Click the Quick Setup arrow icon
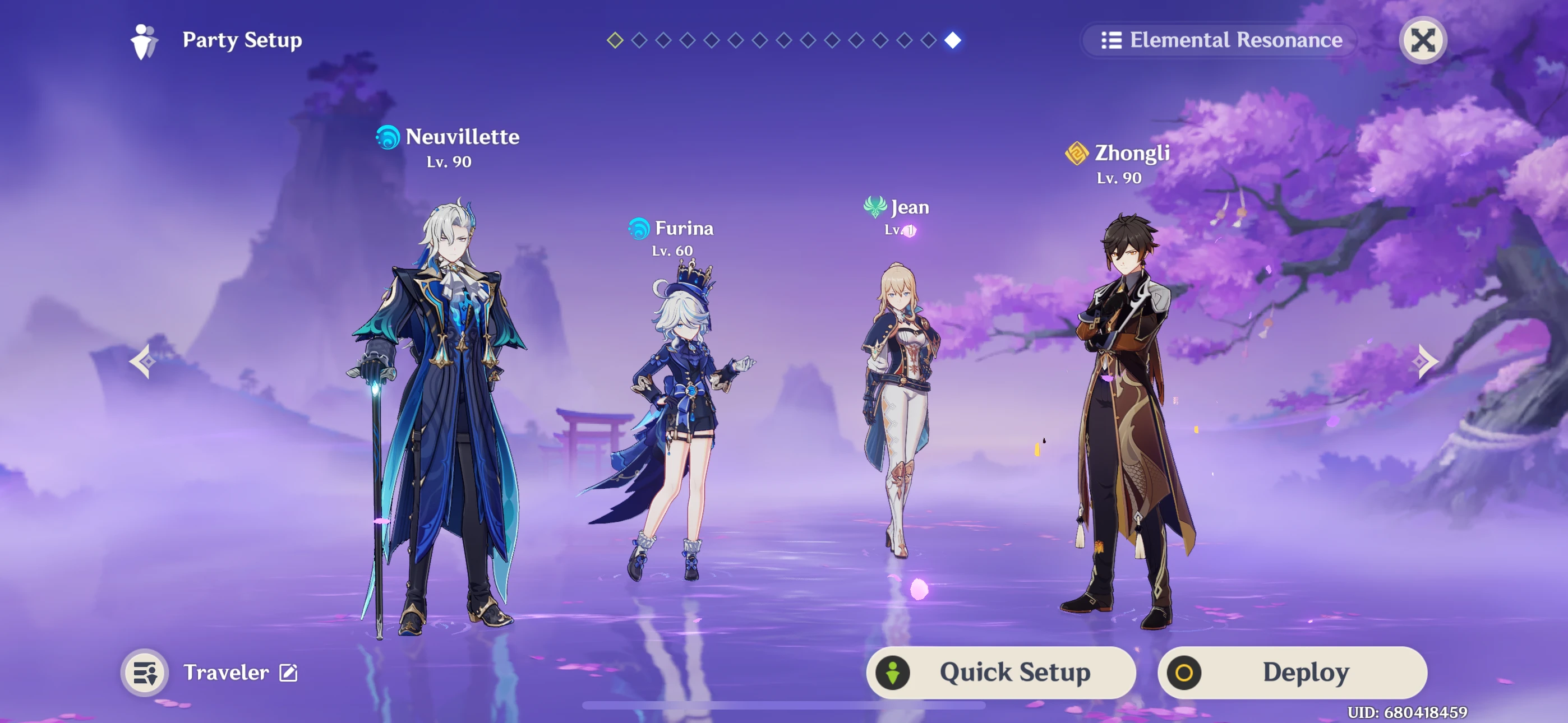Image resolution: width=1568 pixels, height=723 pixels. 893,672
